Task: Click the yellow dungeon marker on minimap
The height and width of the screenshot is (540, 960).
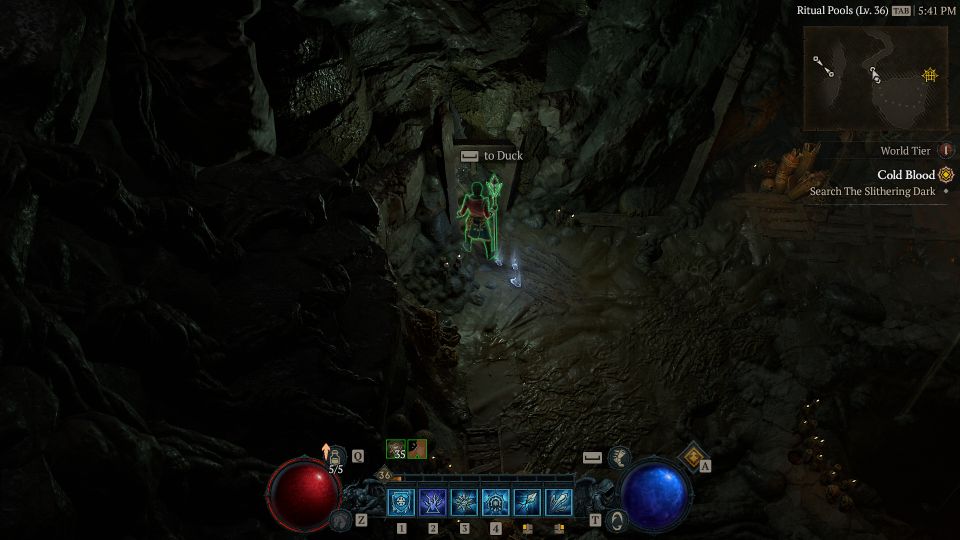Action: [930, 75]
